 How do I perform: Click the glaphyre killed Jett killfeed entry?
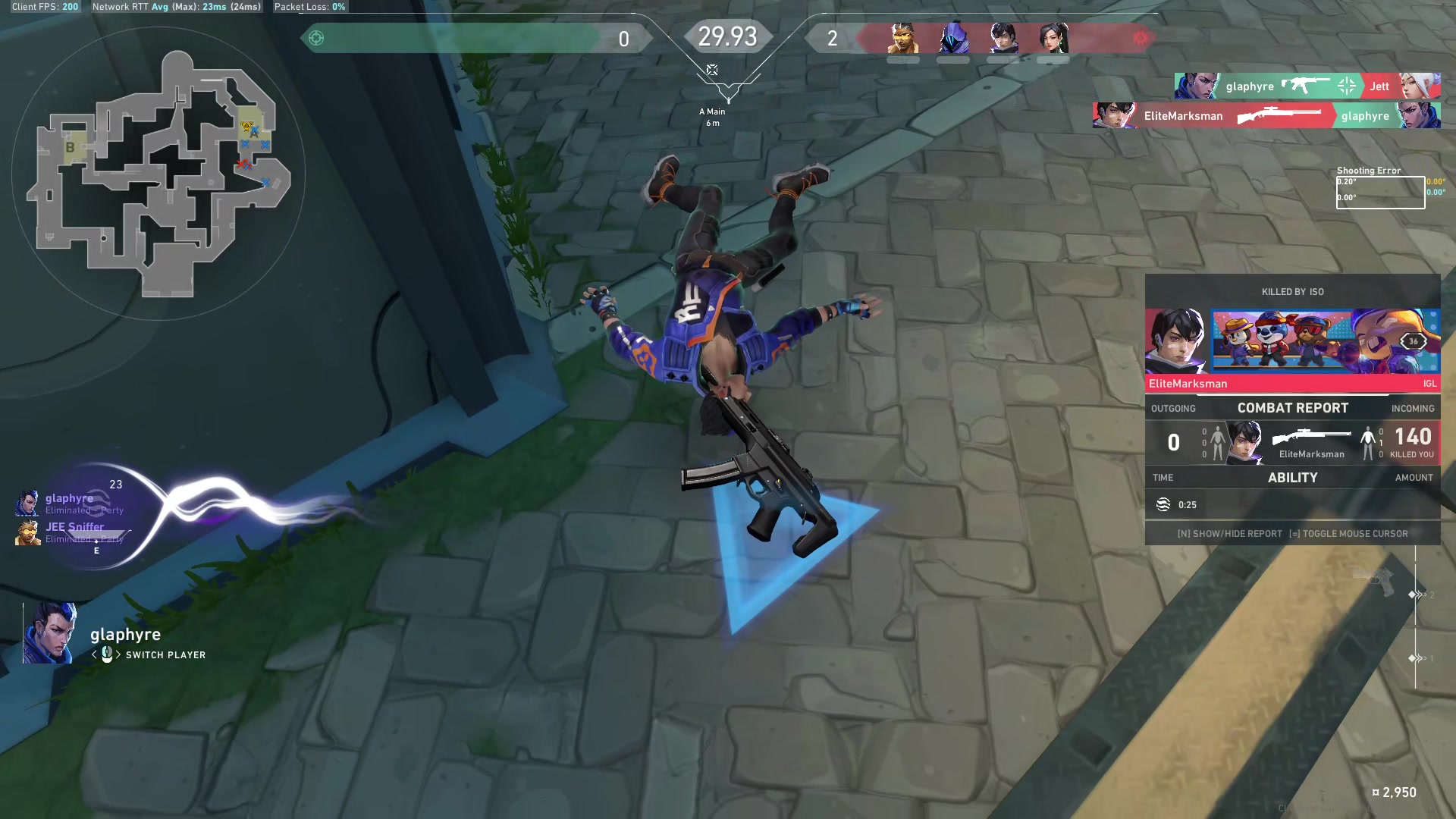point(1307,86)
